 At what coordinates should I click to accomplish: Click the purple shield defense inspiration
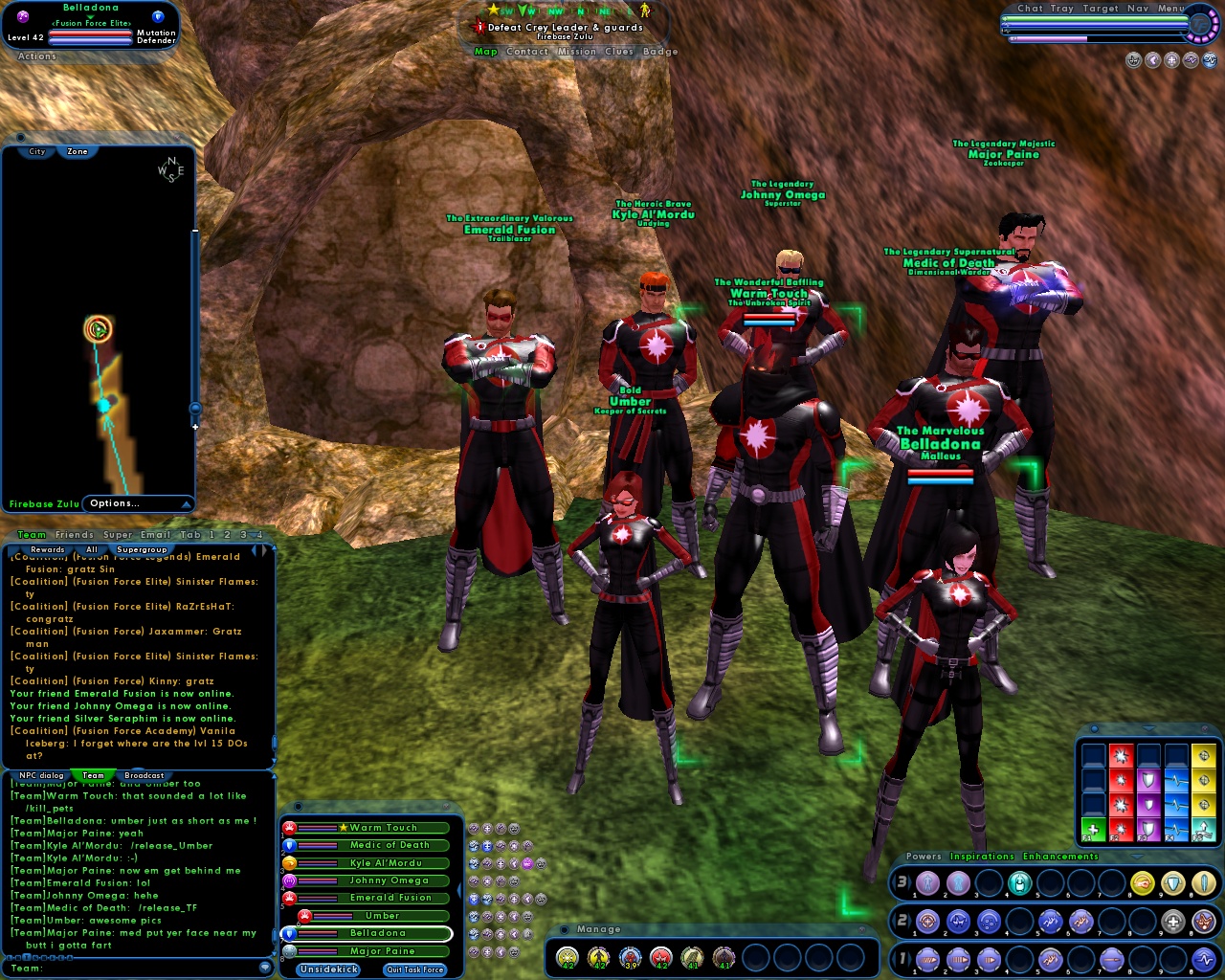click(x=1148, y=828)
